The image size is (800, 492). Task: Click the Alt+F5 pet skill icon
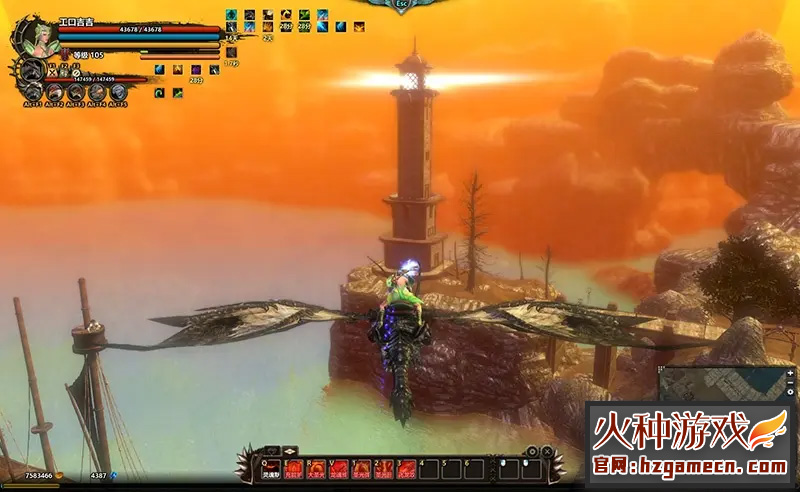[118, 93]
